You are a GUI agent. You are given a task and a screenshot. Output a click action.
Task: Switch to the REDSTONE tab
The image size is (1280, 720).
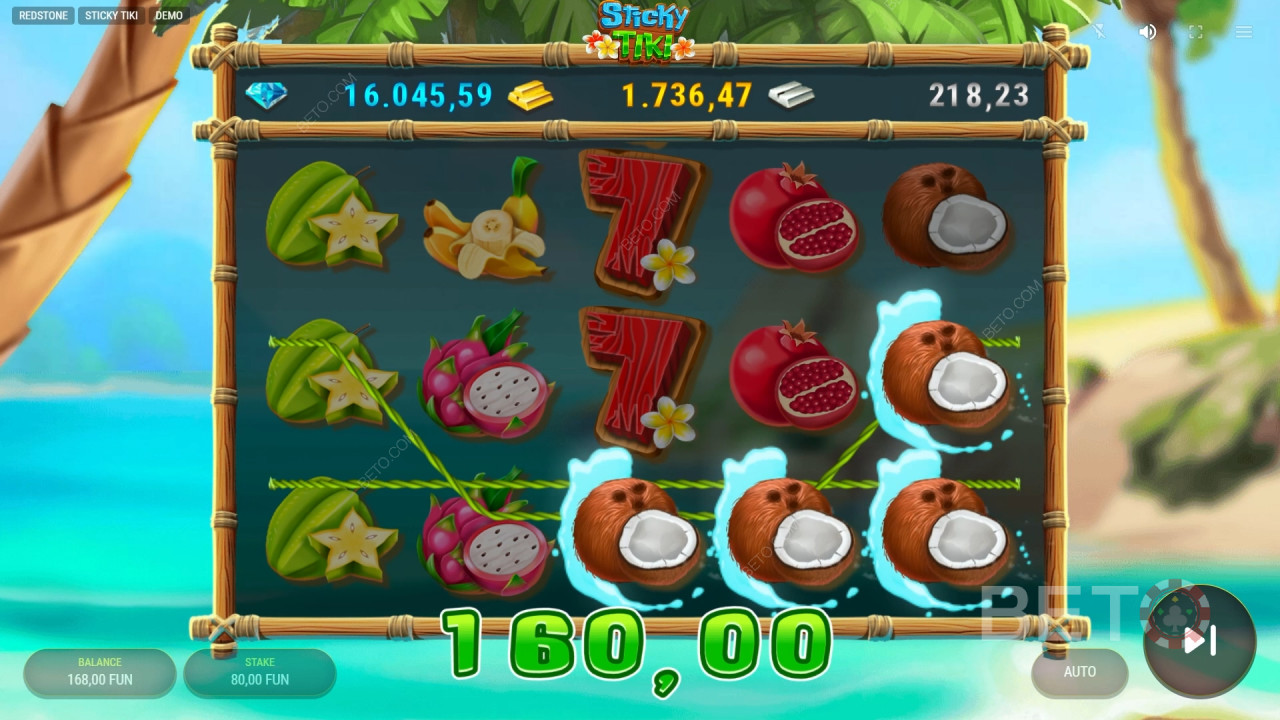click(42, 15)
